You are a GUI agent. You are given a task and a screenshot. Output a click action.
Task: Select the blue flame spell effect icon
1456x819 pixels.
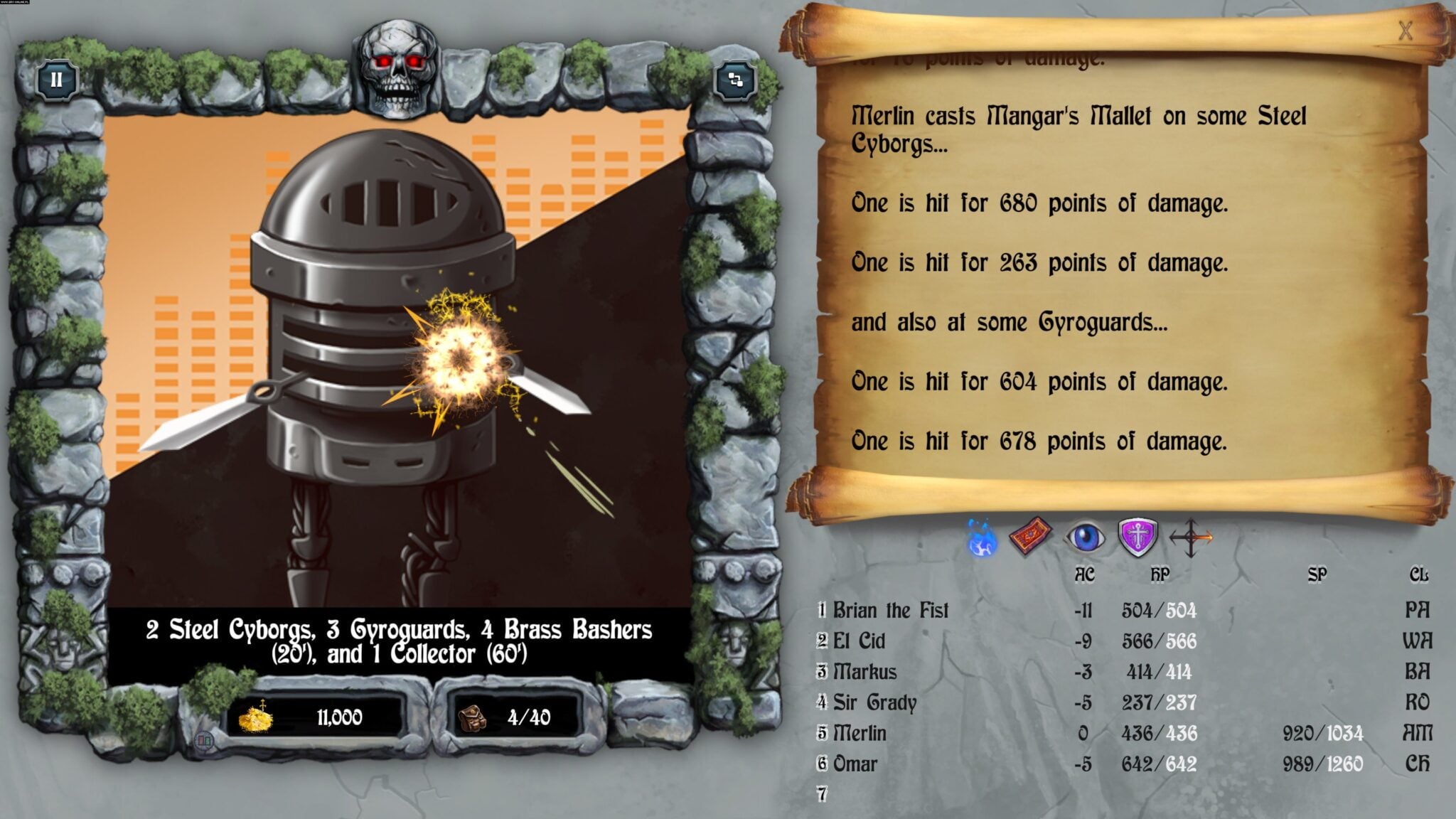click(x=982, y=538)
